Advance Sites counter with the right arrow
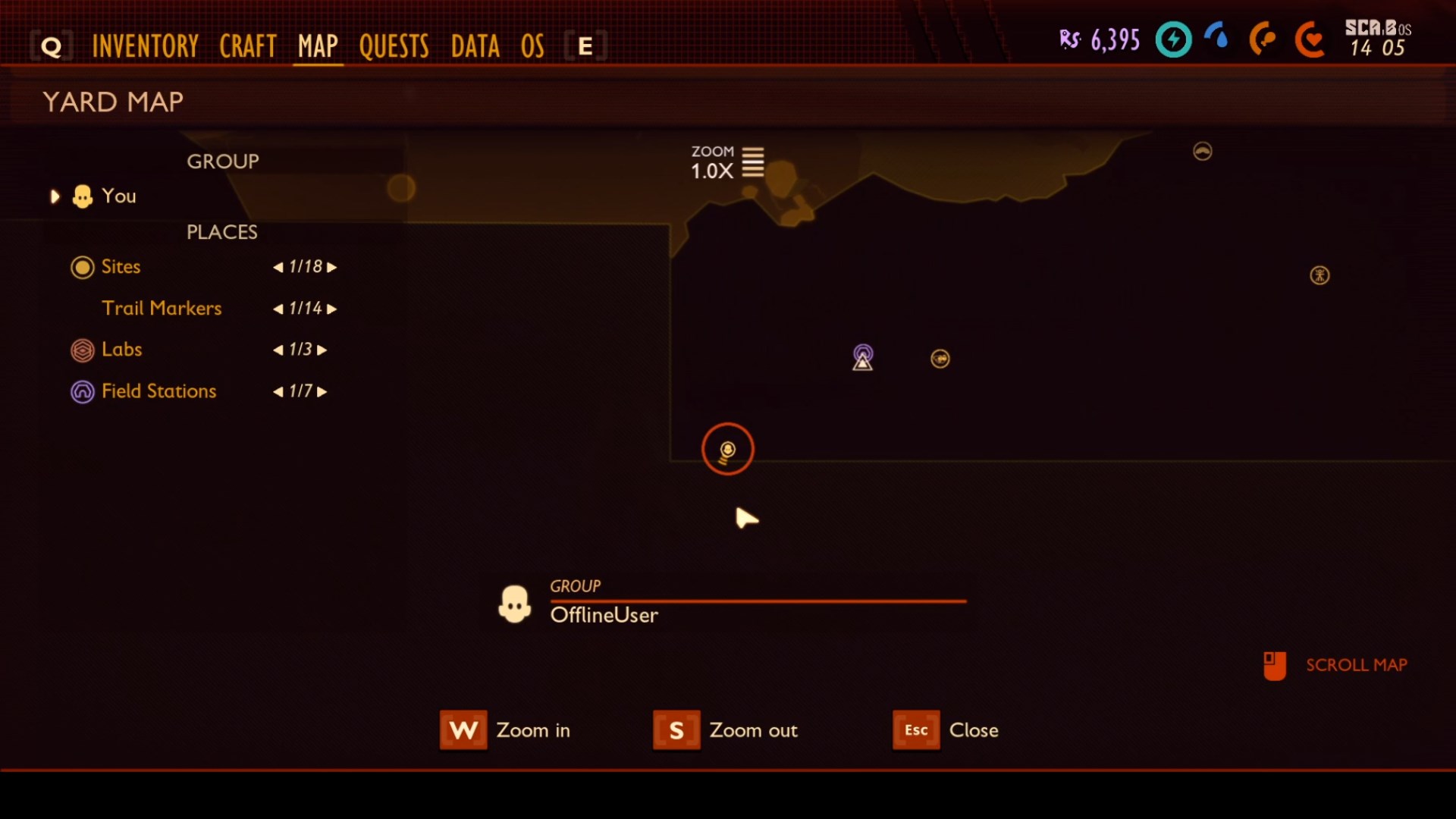The image size is (1456, 819). click(331, 267)
